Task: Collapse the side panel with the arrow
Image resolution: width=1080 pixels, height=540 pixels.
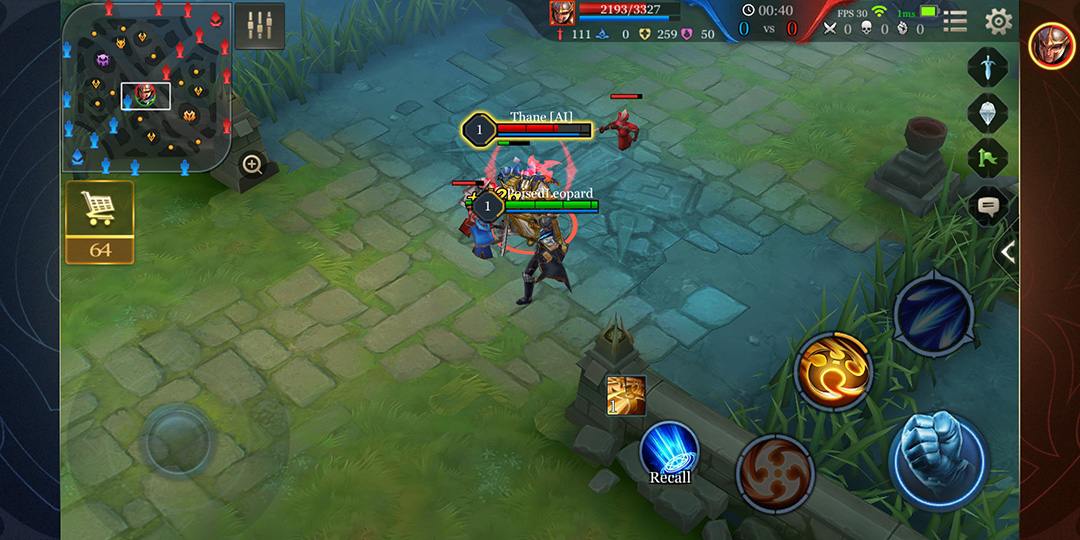Action: pyautogui.click(x=1007, y=253)
